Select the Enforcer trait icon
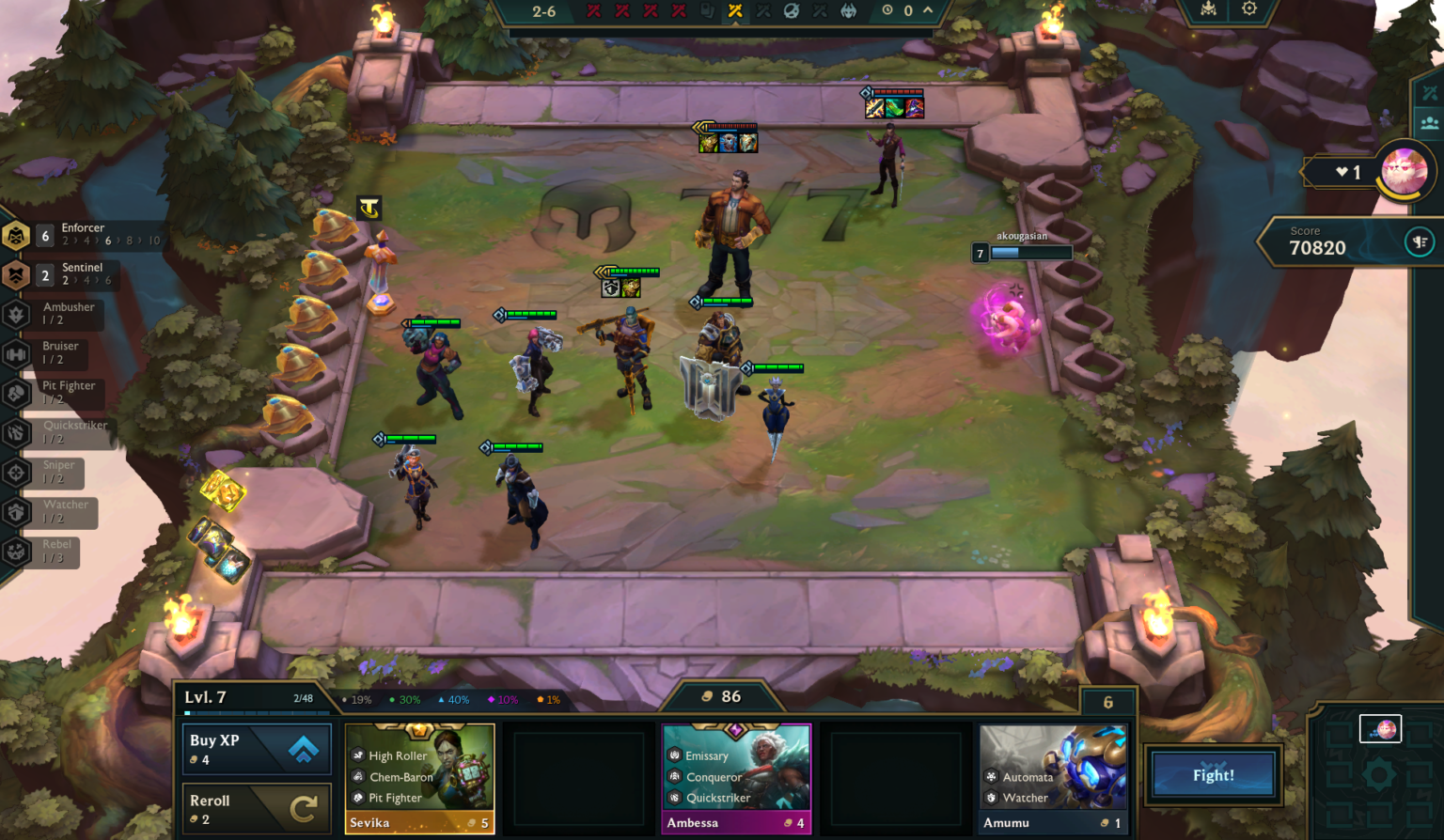The image size is (1444, 840). [x=15, y=236]
